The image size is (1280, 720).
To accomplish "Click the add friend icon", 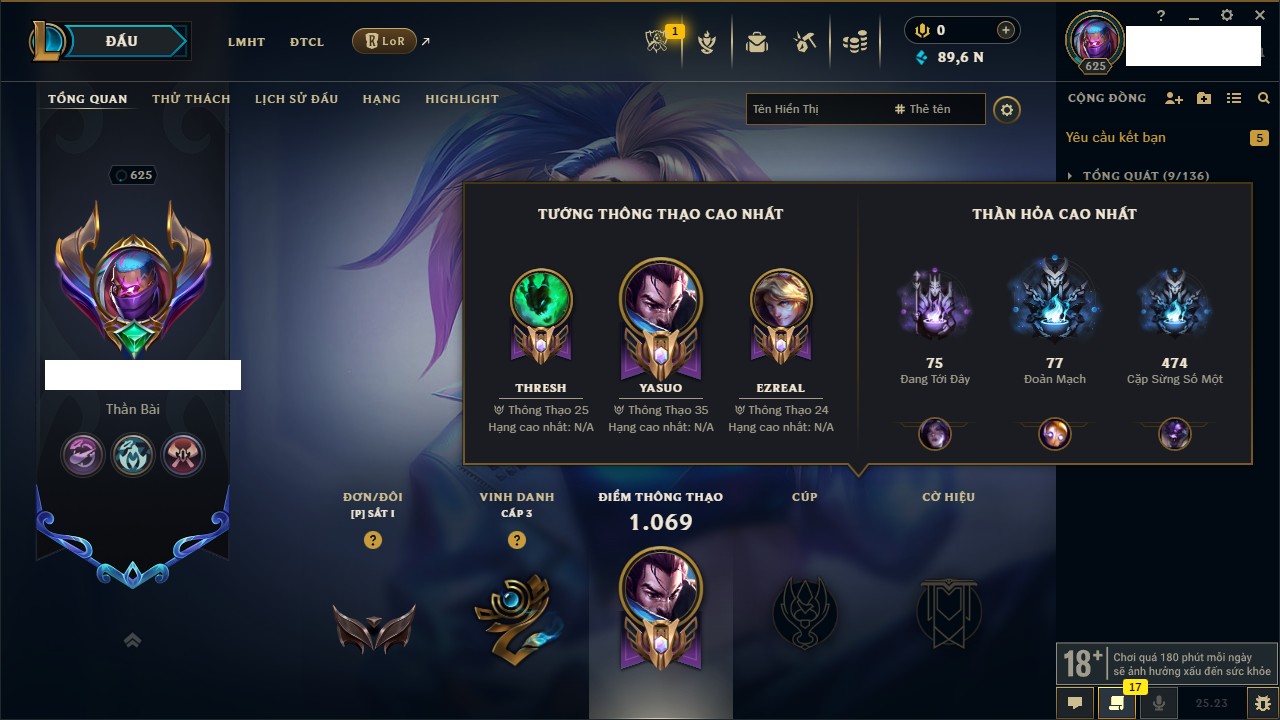I will coord(1174,98).
